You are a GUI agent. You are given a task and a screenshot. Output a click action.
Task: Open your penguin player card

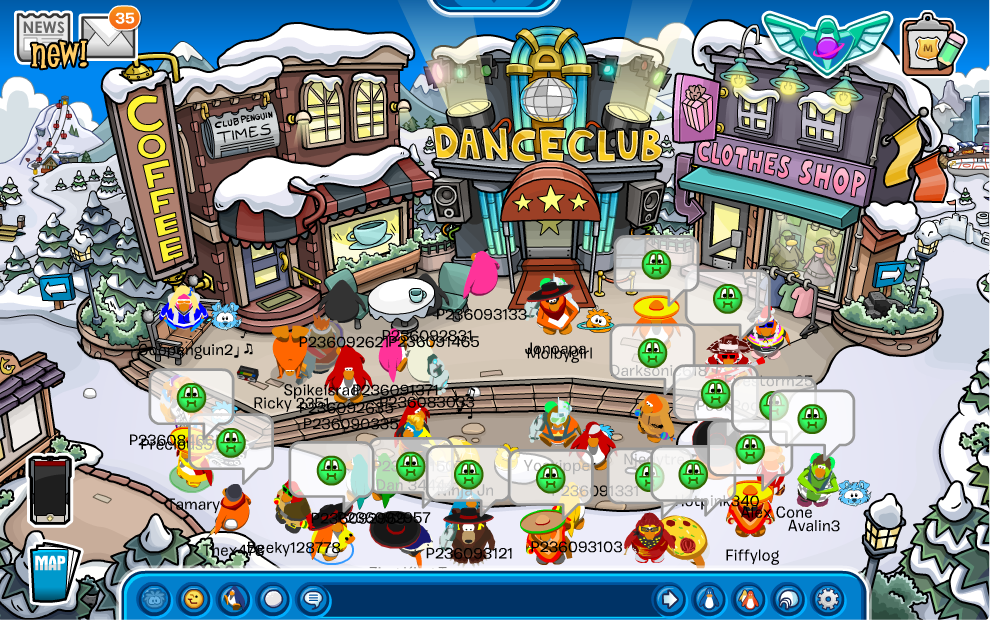pos(709,599)
